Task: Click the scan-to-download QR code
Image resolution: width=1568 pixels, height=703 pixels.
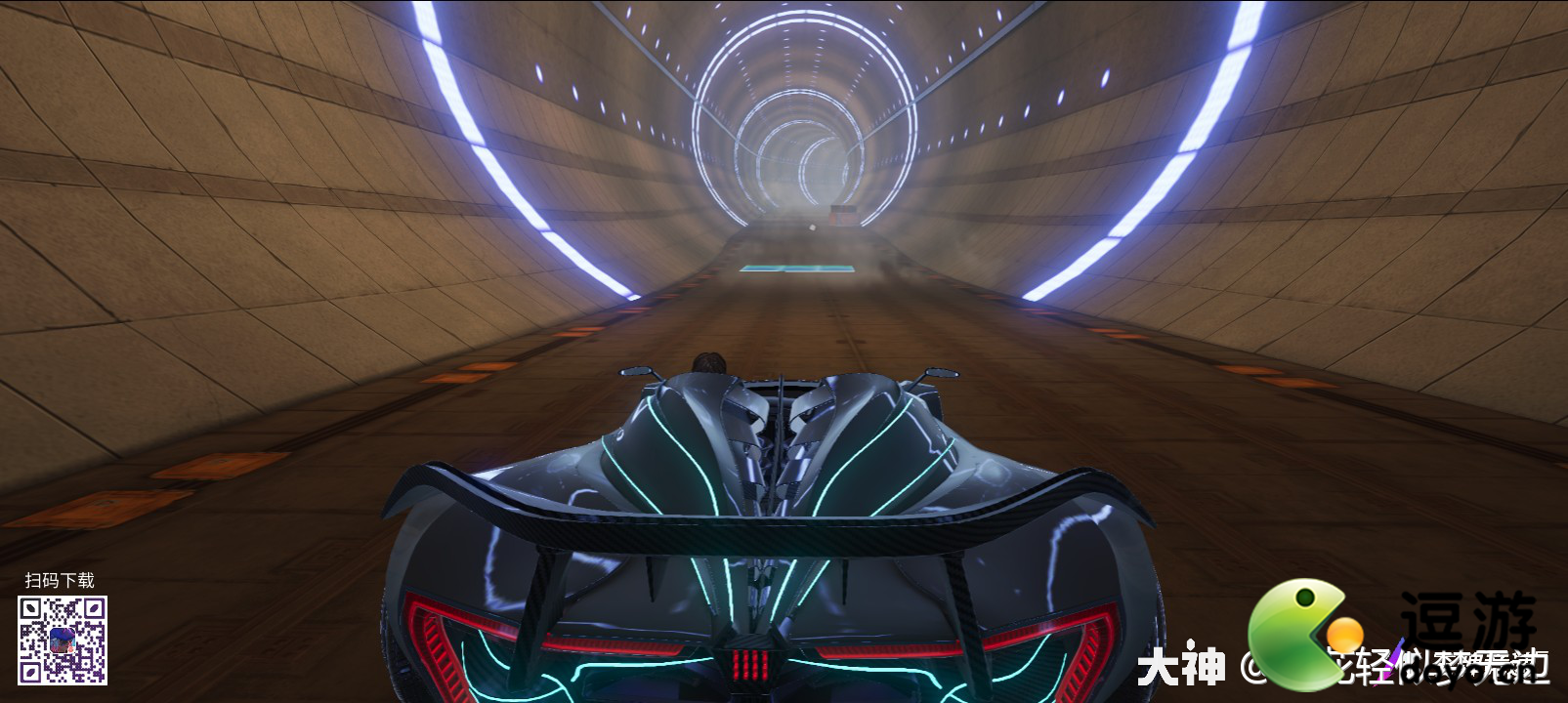Action: click(63, 641)
